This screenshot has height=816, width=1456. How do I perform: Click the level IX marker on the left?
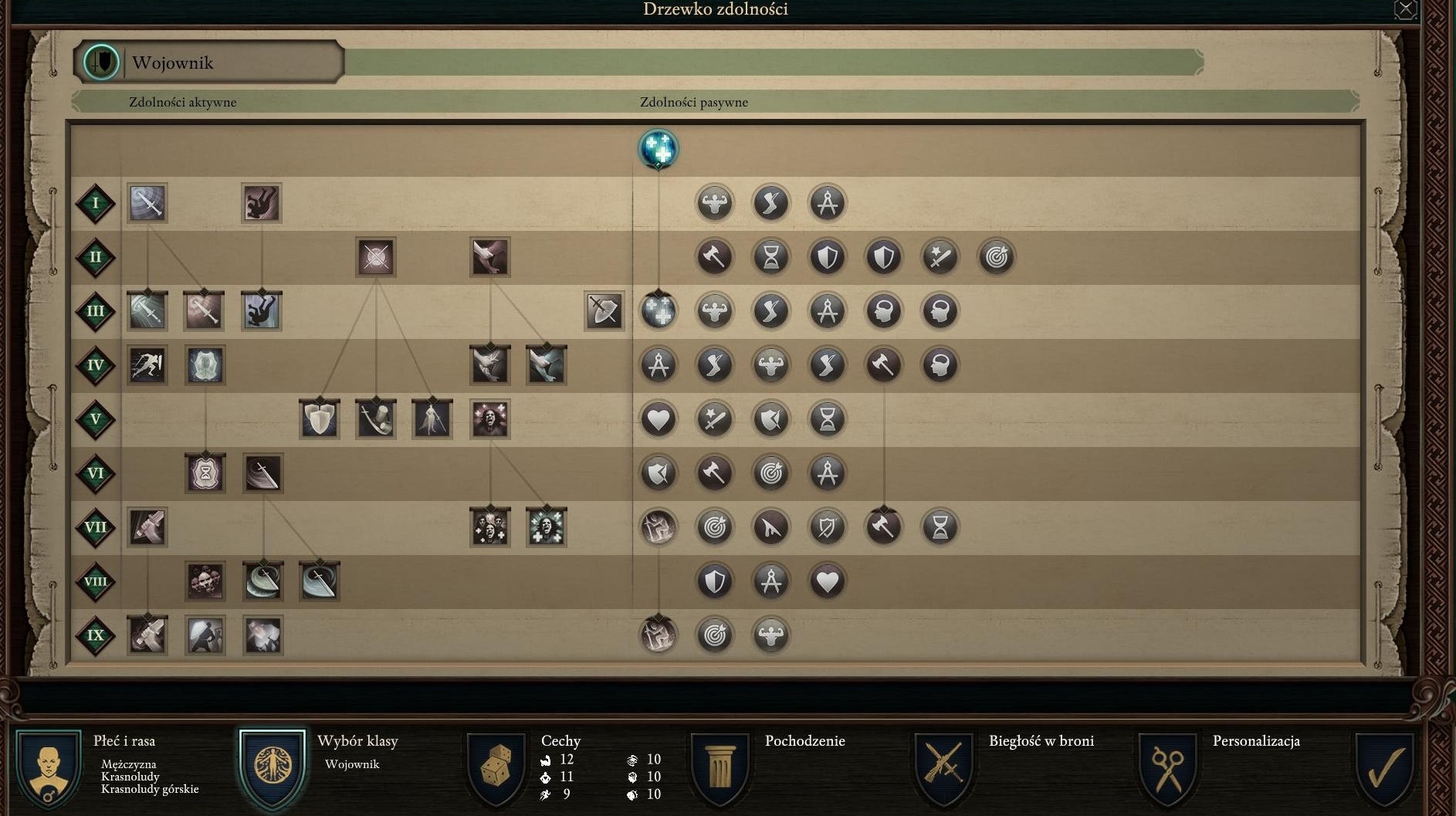[96, 635]
